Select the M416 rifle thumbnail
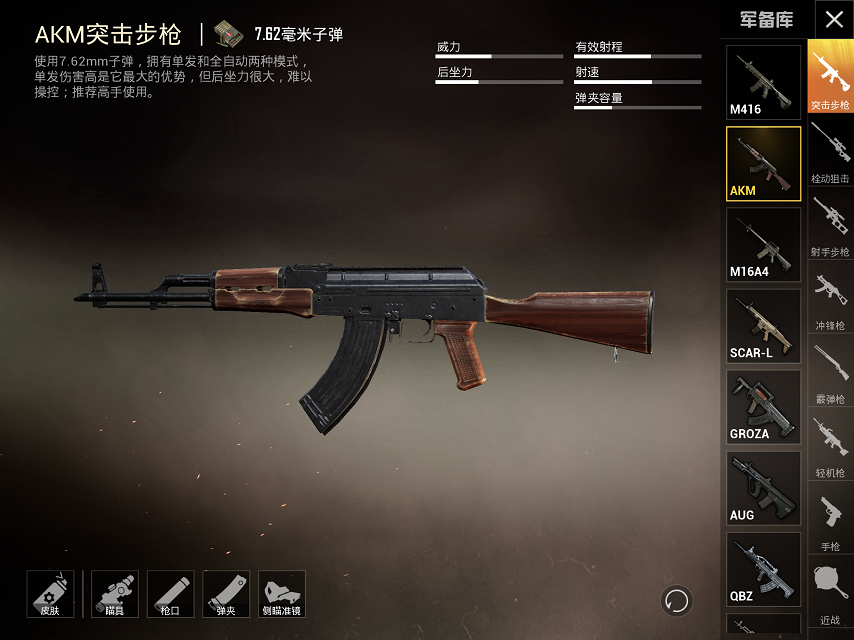Viewport: 854px width, 640px height. coord(763,83)
